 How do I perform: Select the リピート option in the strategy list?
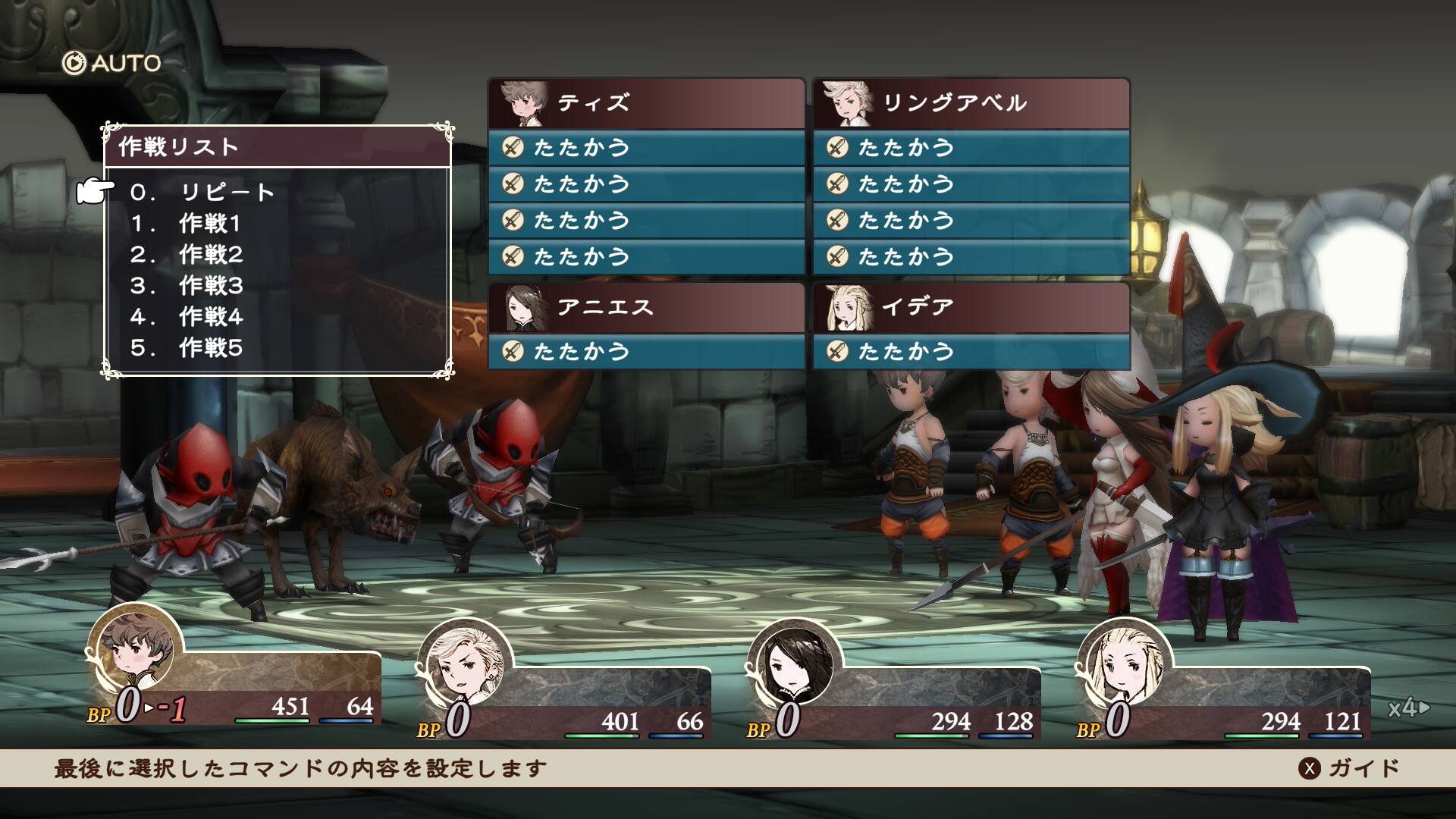coord(226,193)
